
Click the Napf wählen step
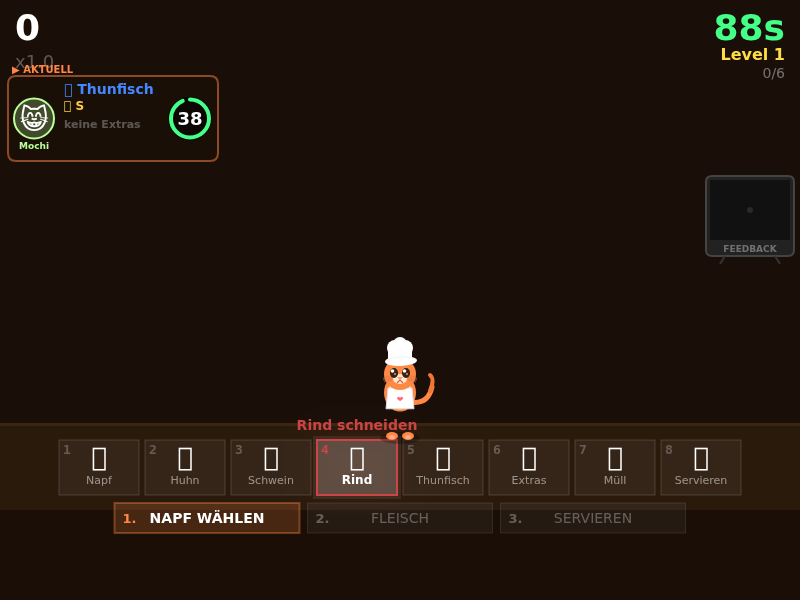[207, 518]
